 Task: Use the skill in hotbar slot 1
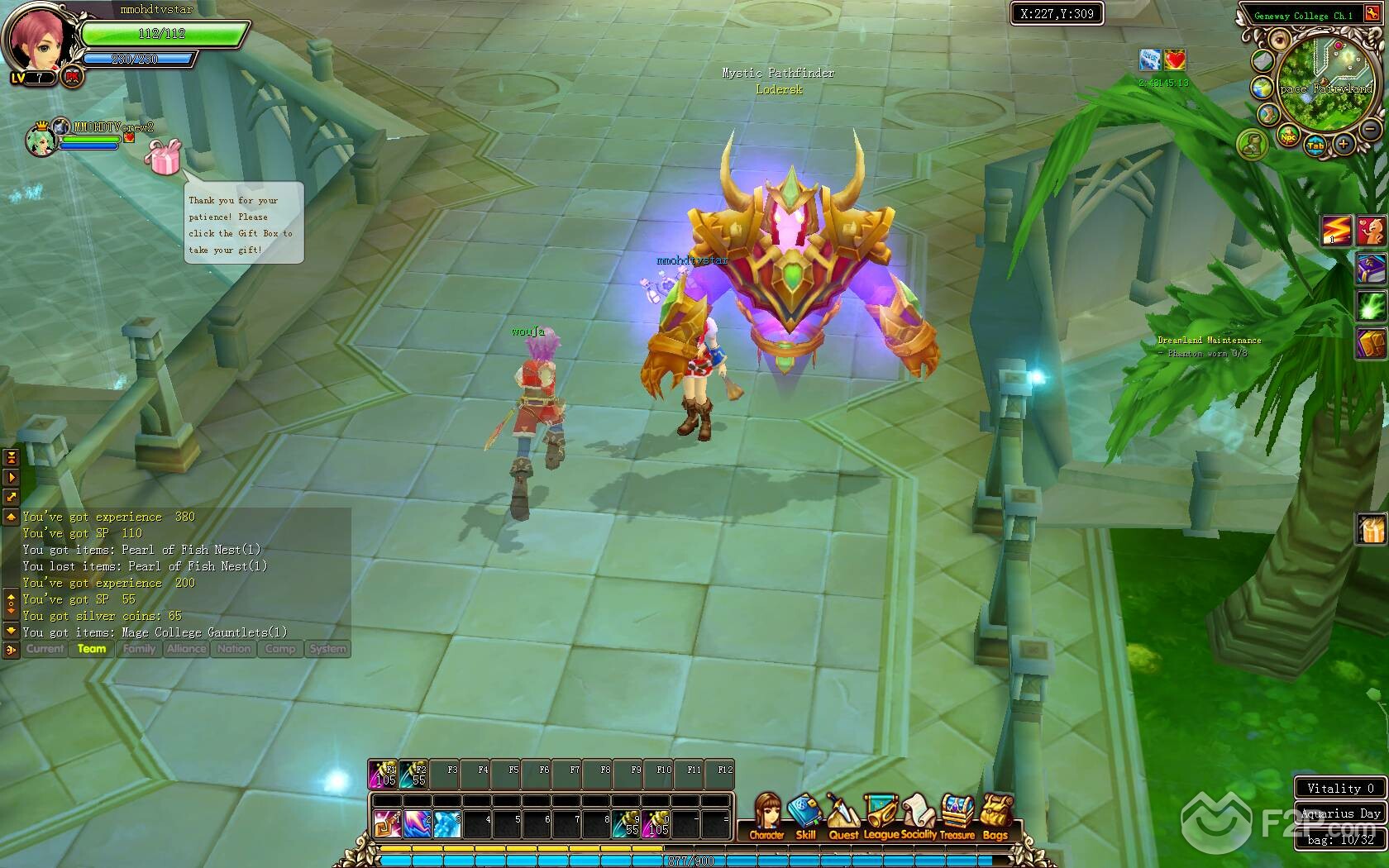pyautogui.click(x=386, y=823)
